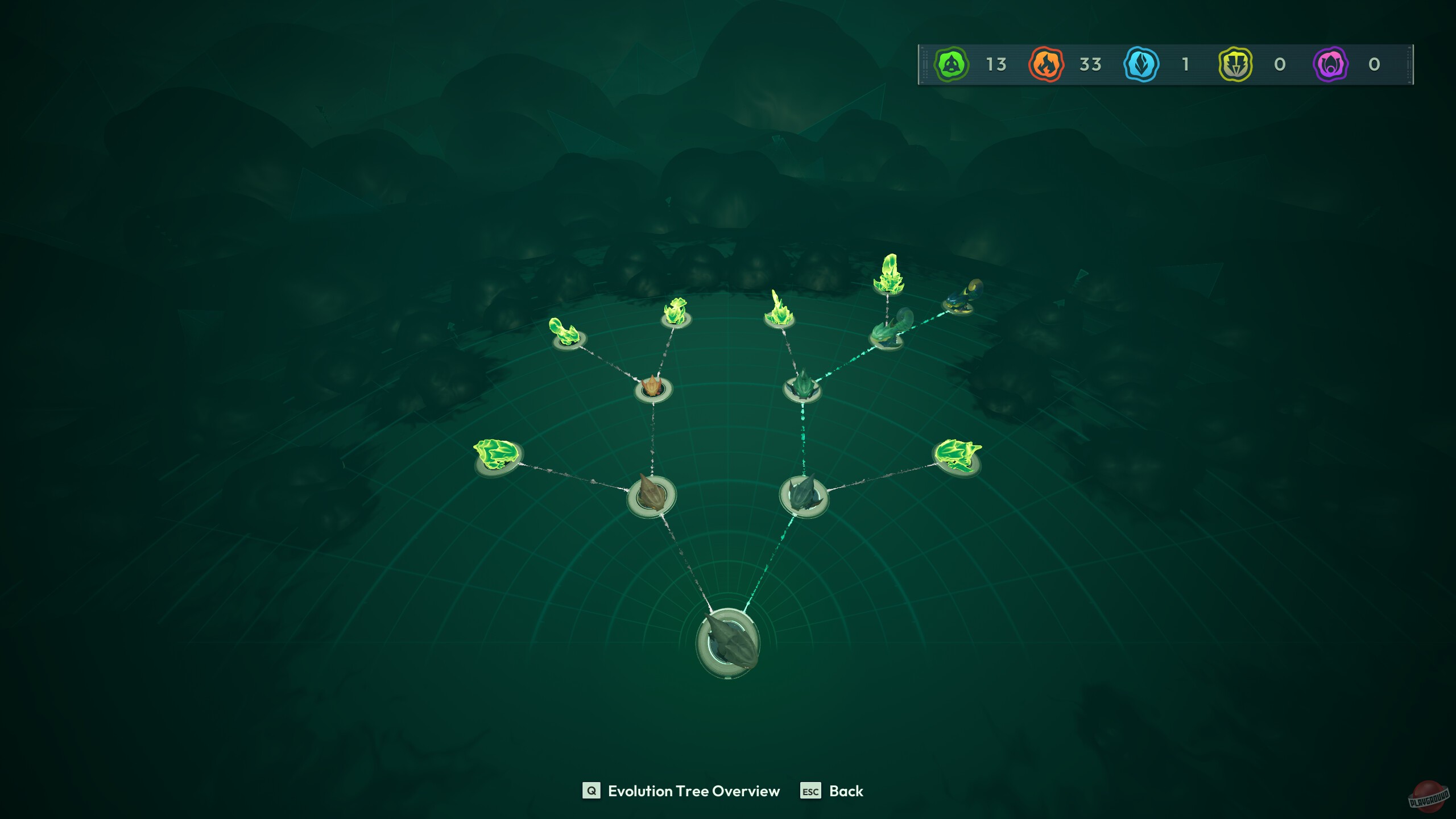Select the base creature node at tree bottom

coord(730,643)
